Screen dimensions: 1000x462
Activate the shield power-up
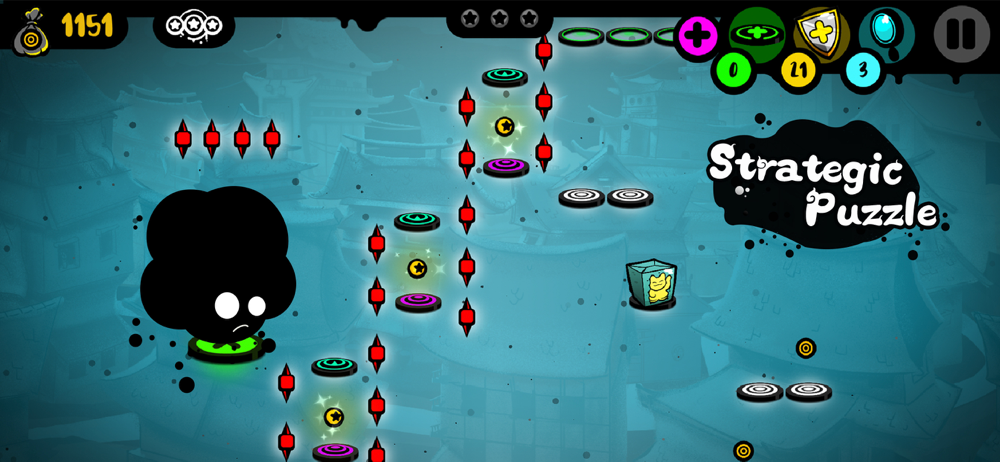[821, 33]
